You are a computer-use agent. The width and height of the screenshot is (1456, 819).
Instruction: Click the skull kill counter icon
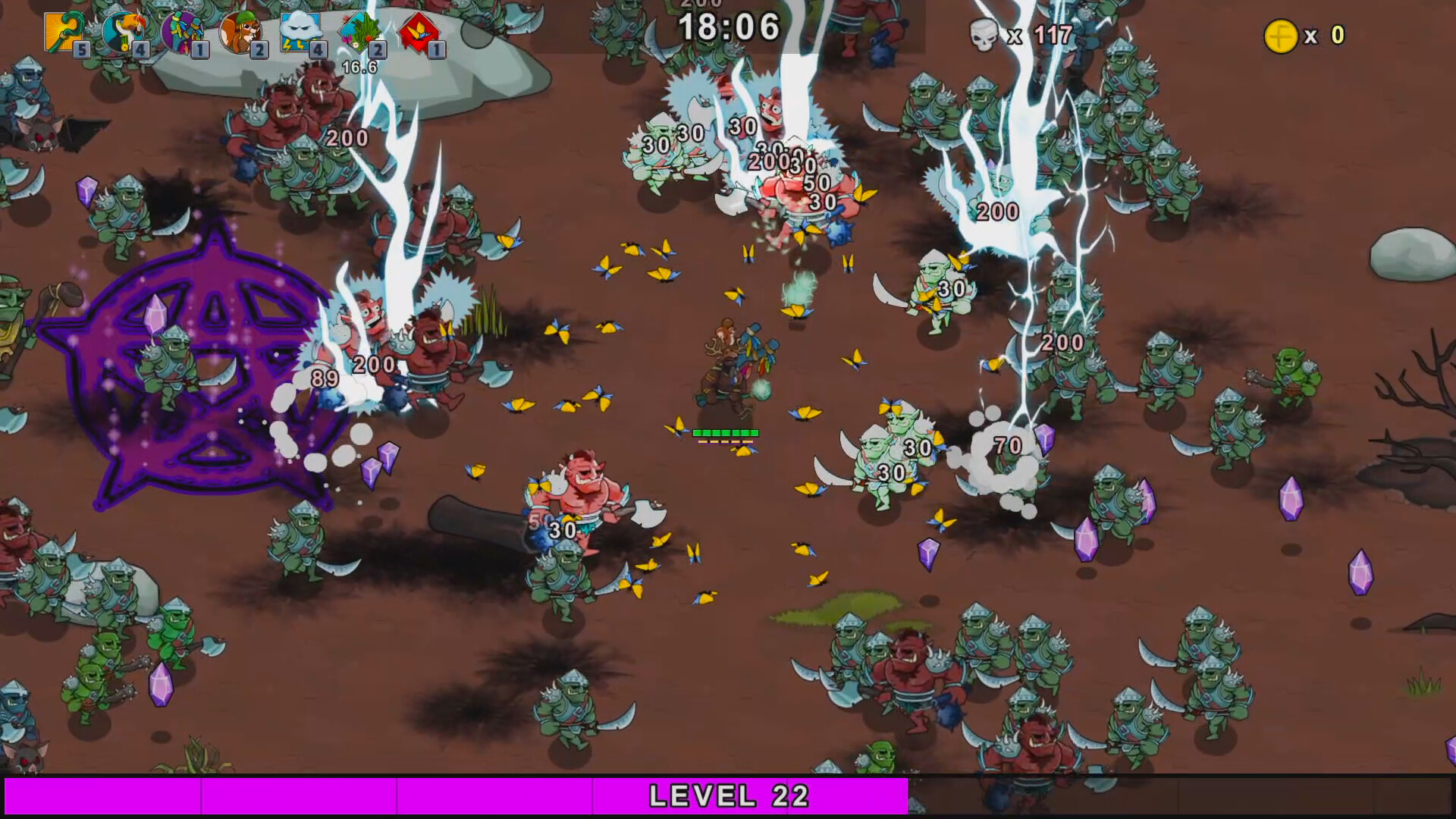(x=984, y=33)
